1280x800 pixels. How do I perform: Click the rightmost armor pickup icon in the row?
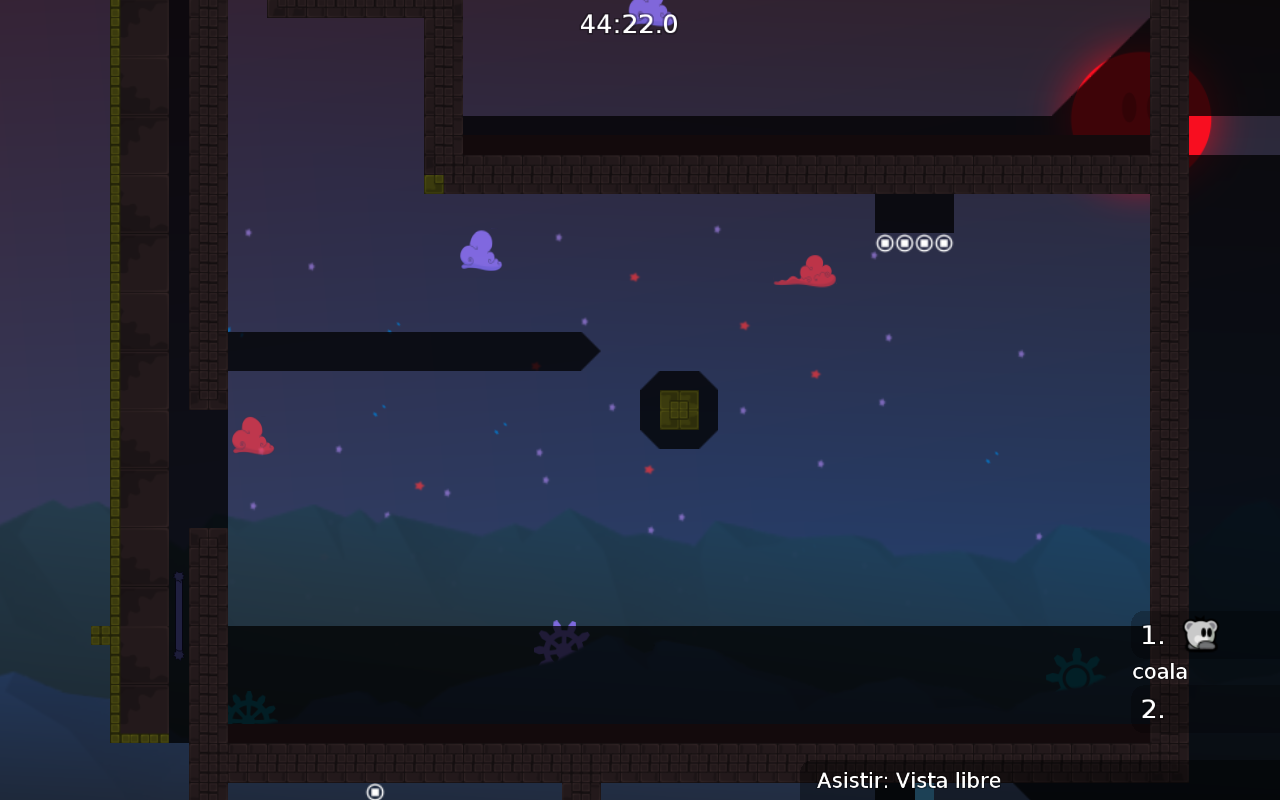tap(943, 242)
